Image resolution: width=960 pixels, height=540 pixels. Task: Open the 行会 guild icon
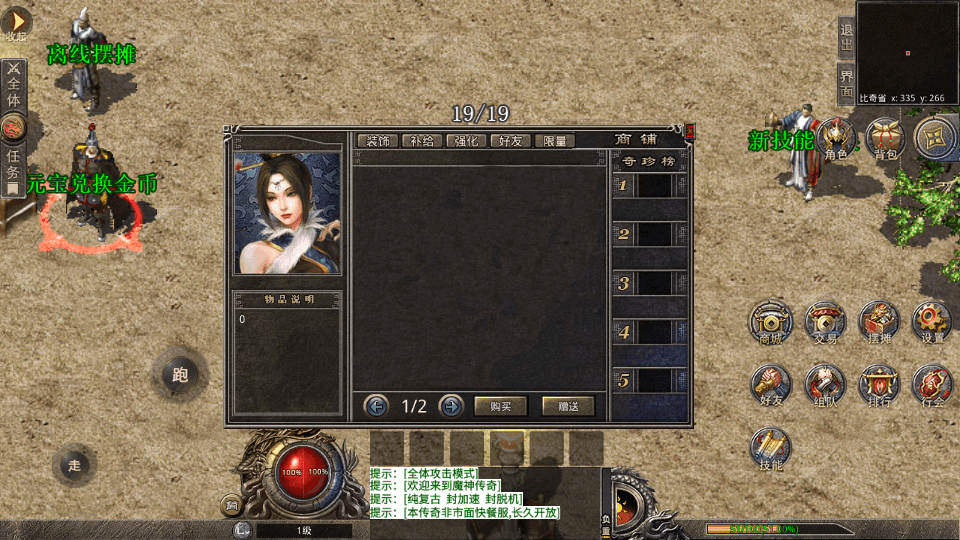coord(932,385)
